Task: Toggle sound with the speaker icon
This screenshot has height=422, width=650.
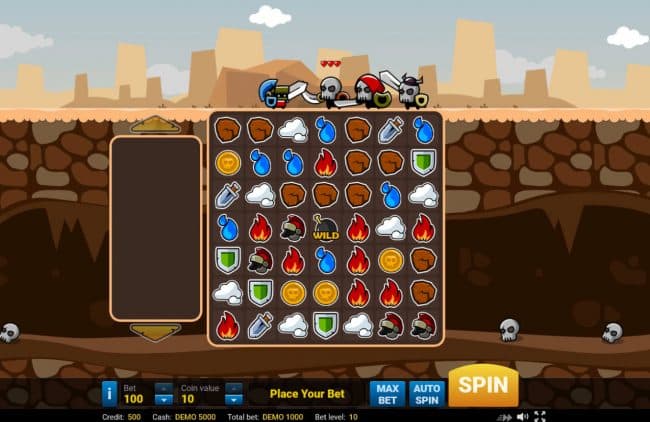Action: point(521,416)
